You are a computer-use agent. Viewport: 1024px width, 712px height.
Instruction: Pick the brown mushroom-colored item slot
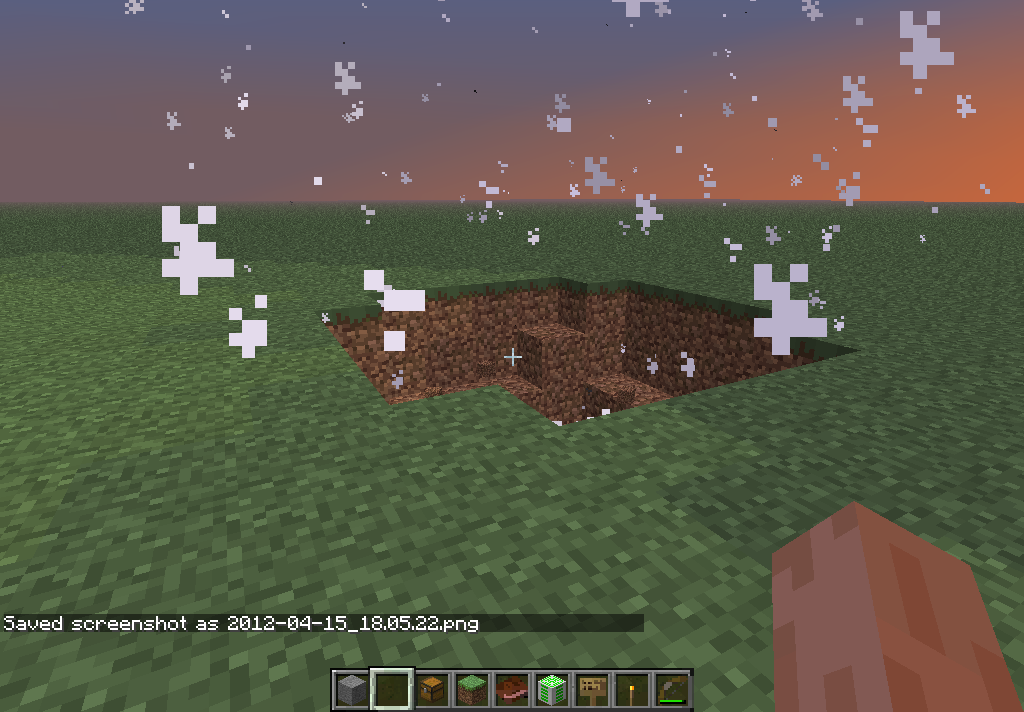[x=512, y=690]
